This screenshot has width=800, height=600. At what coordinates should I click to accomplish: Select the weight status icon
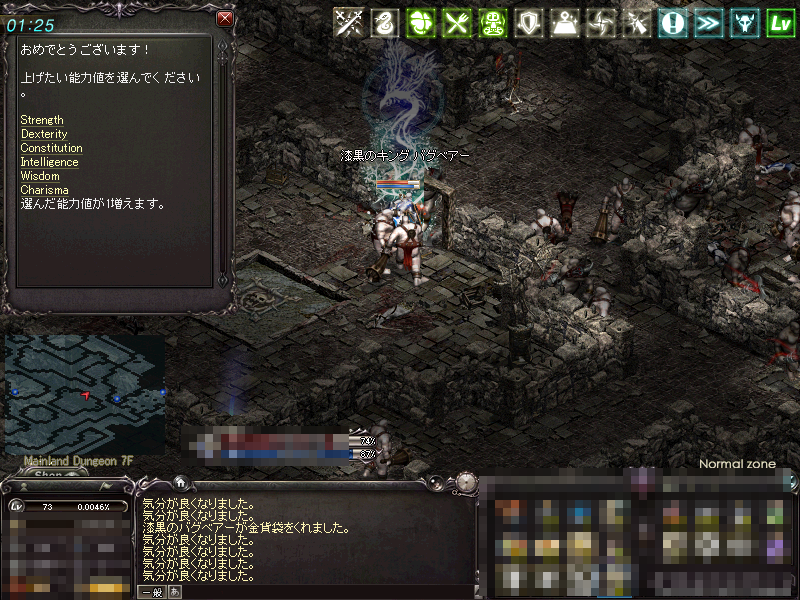(564, 23)
